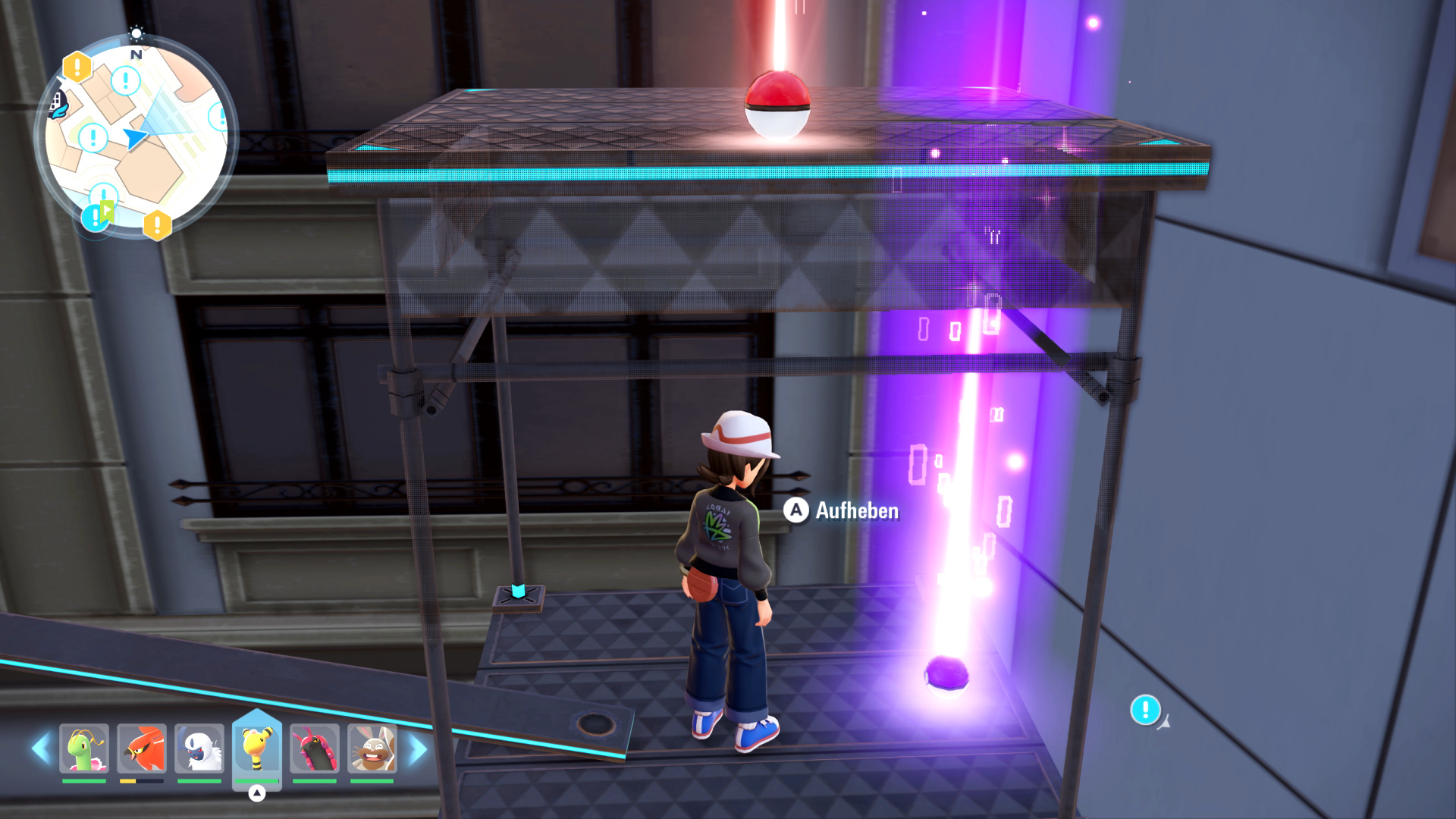
Task: Select the blue exclamation waypoint outside the minimap
Action: 1145,710
